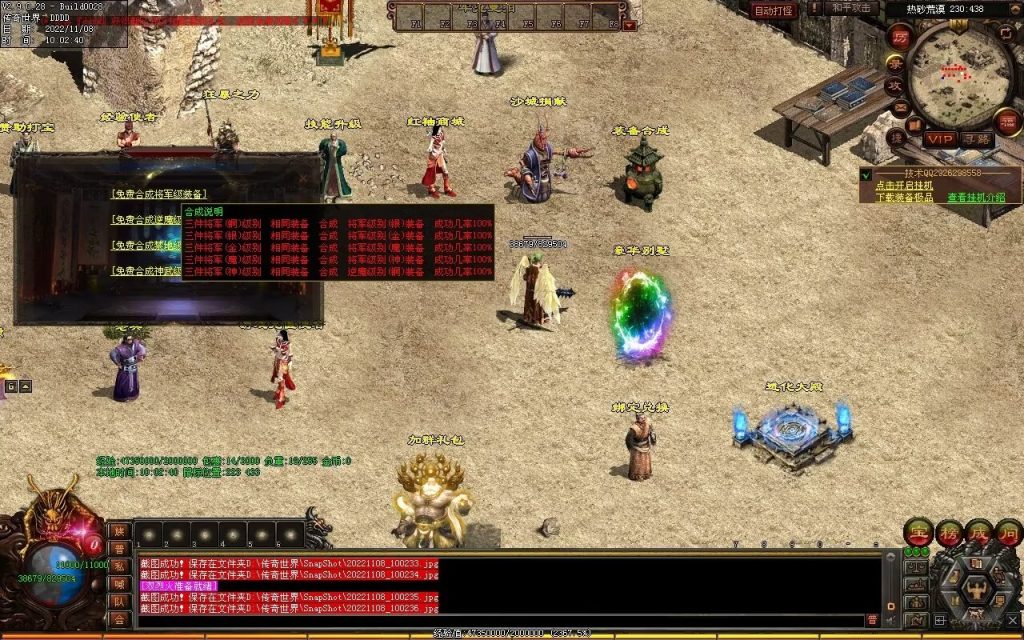Switch the 和平攻击 attack mode
Screen dimensions: 1024x640
tap(851, 9)
